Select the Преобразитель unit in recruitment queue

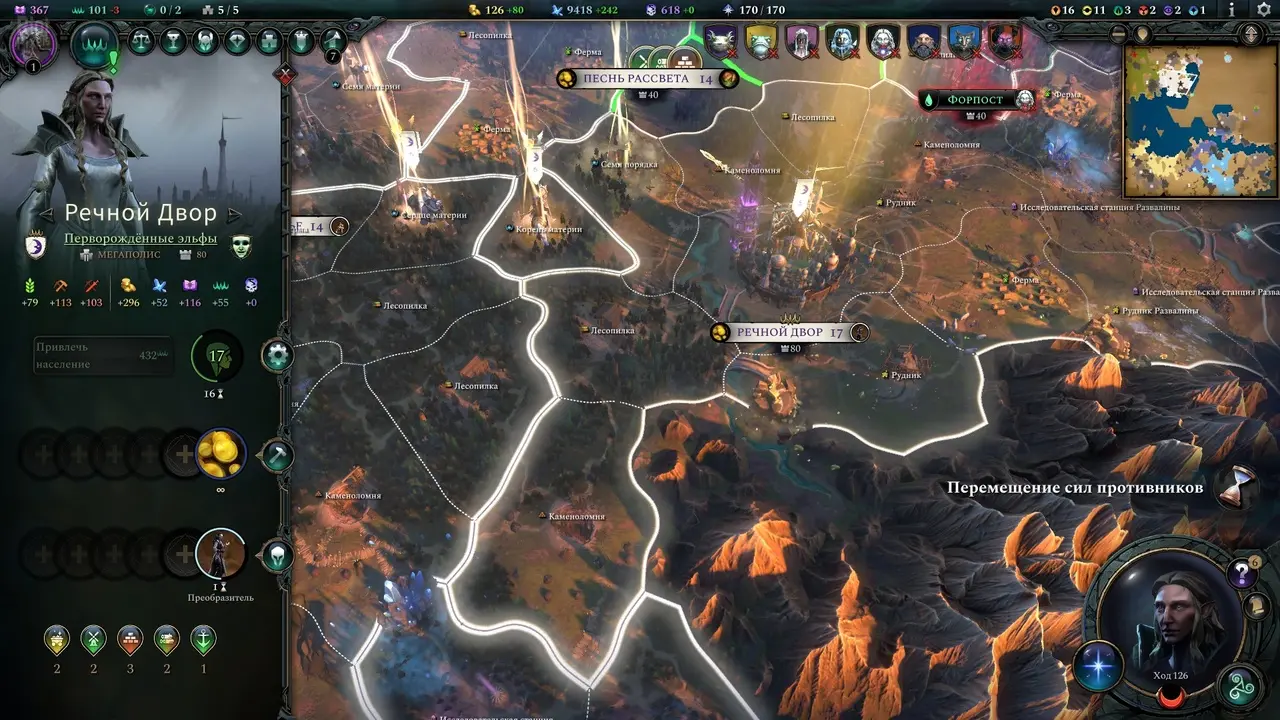[220, 553]
